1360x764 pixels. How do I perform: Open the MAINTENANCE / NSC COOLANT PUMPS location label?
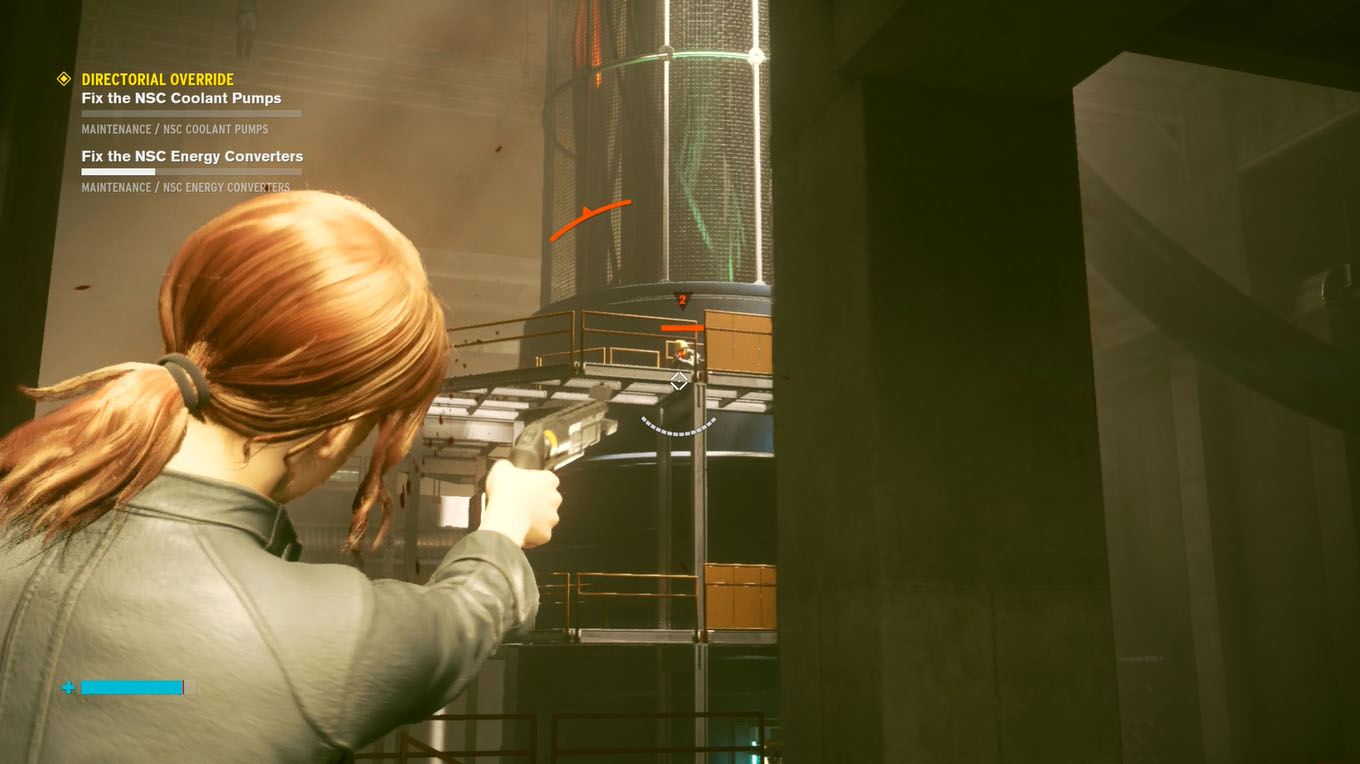173,129
